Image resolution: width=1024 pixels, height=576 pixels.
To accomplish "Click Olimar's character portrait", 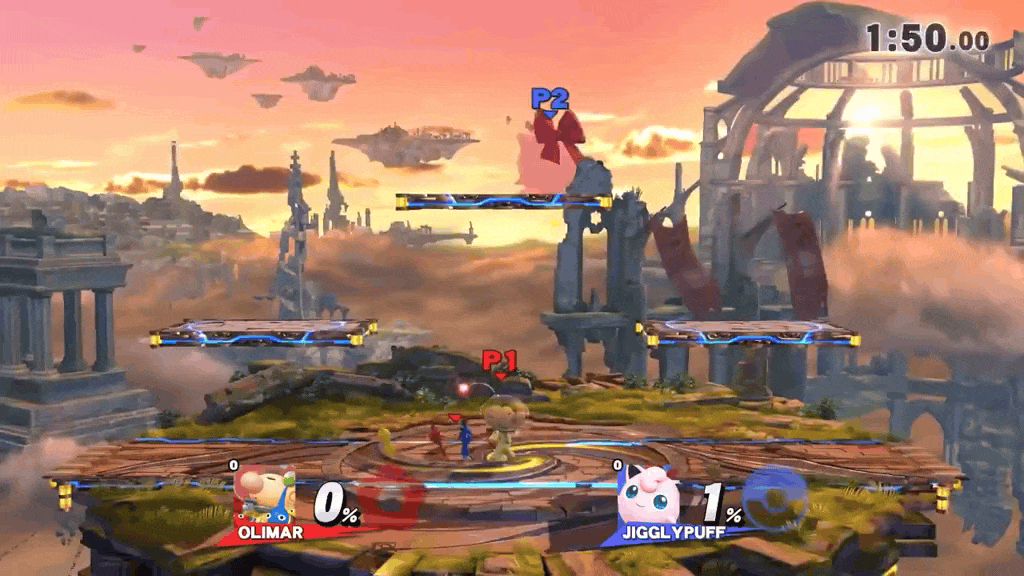I will 264,495.
